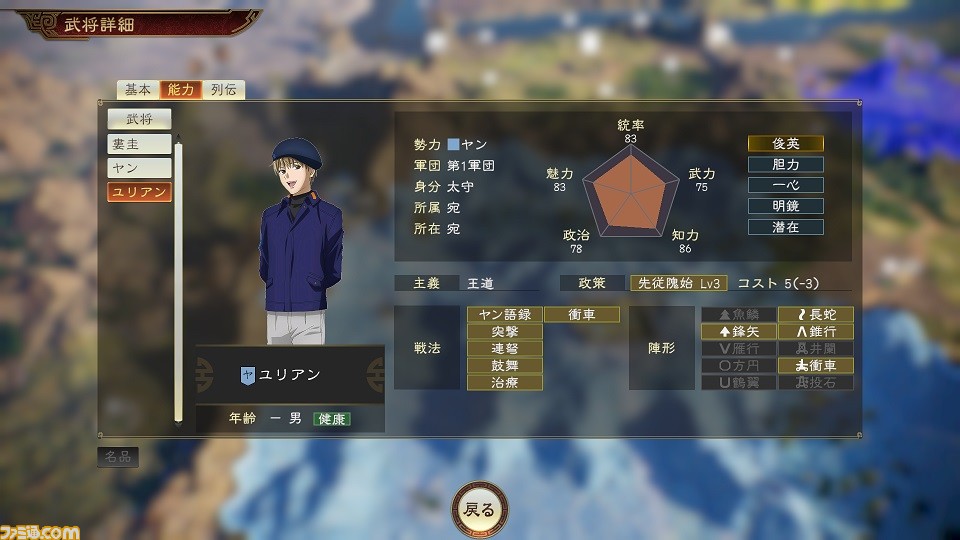Select the 長蛇 formation

pyautogui.click(x=816, y=314)
